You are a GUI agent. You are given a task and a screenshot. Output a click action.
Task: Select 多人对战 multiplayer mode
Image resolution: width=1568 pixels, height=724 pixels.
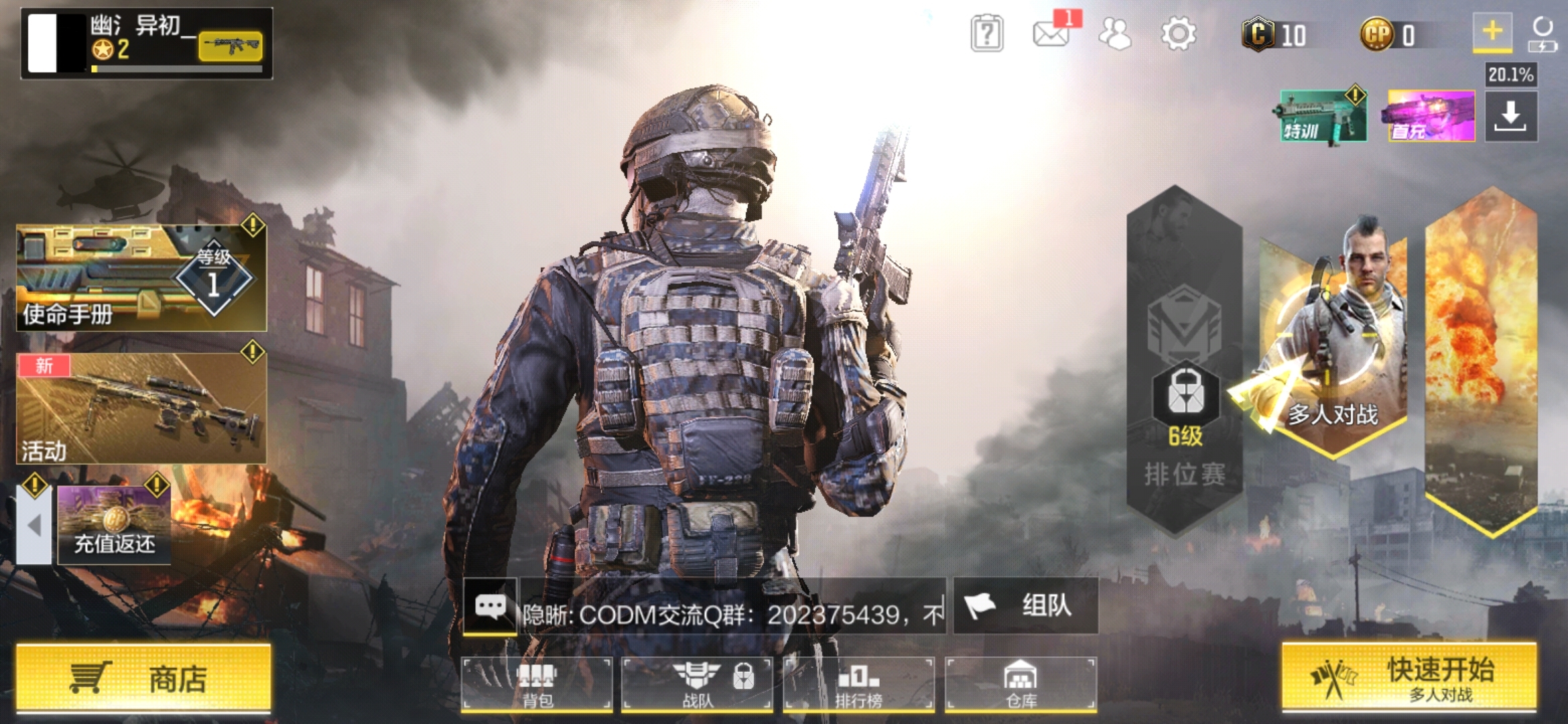pyautogui.click(x=1333, y=349)
